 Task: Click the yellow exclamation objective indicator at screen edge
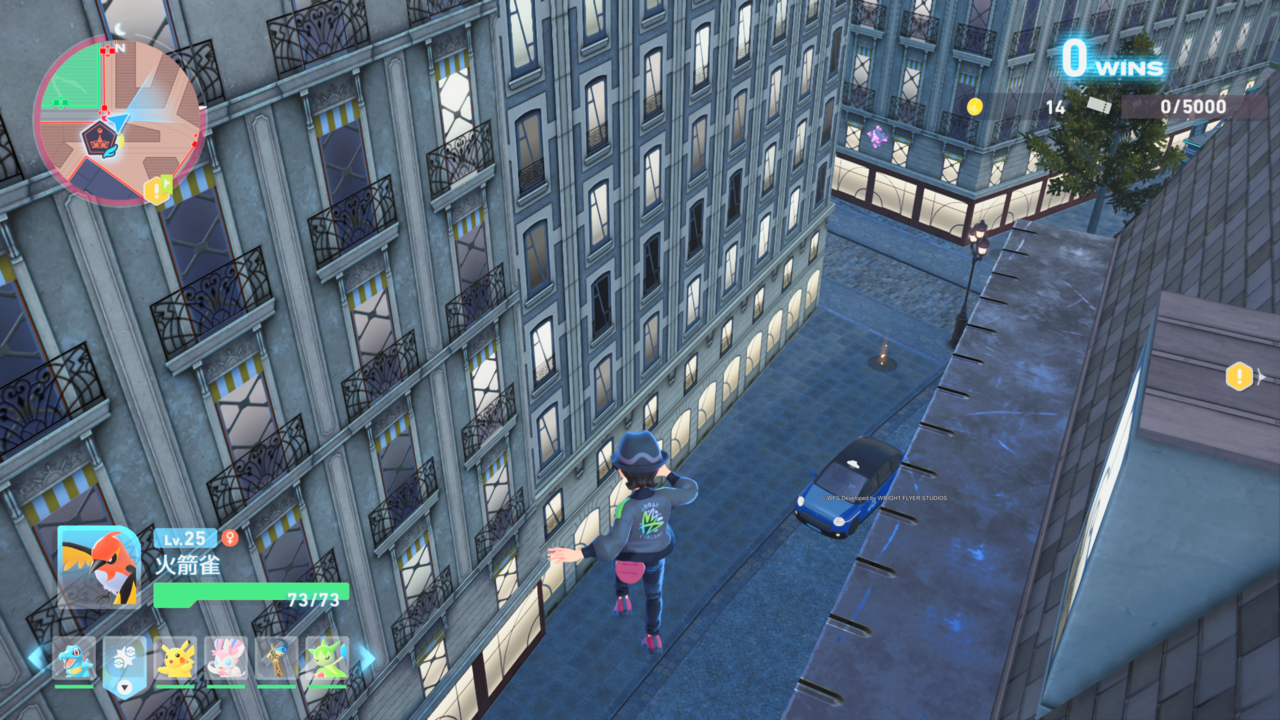click(1239, 376)
